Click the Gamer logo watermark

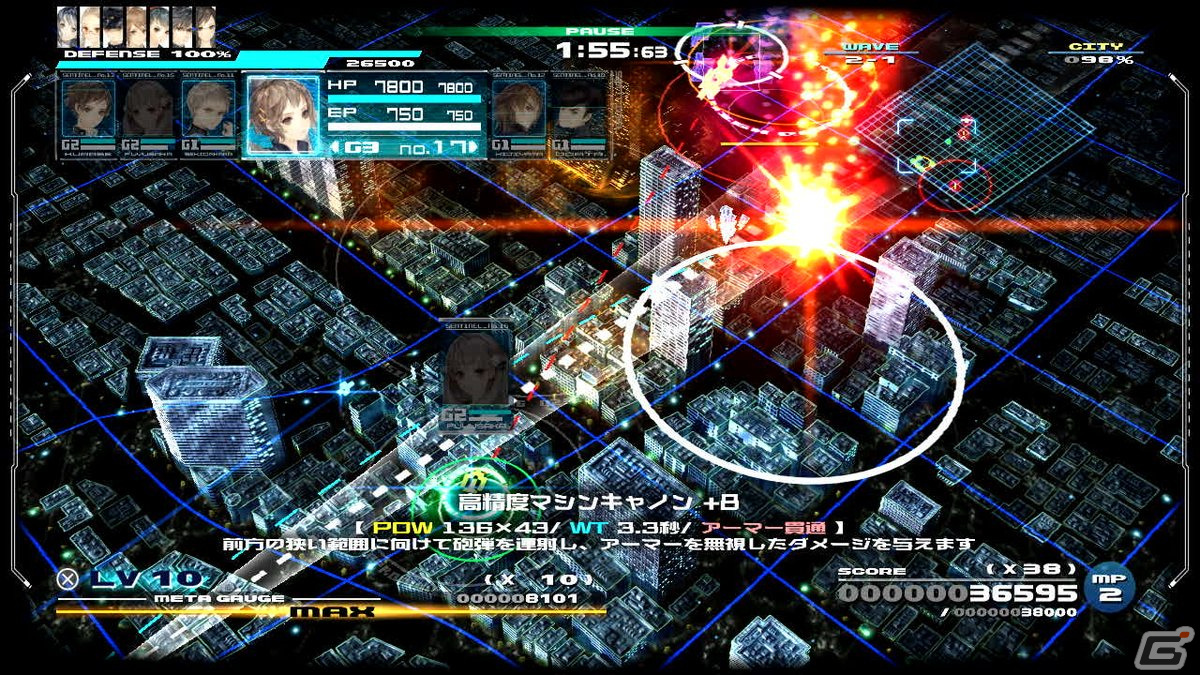[1171, 648]
